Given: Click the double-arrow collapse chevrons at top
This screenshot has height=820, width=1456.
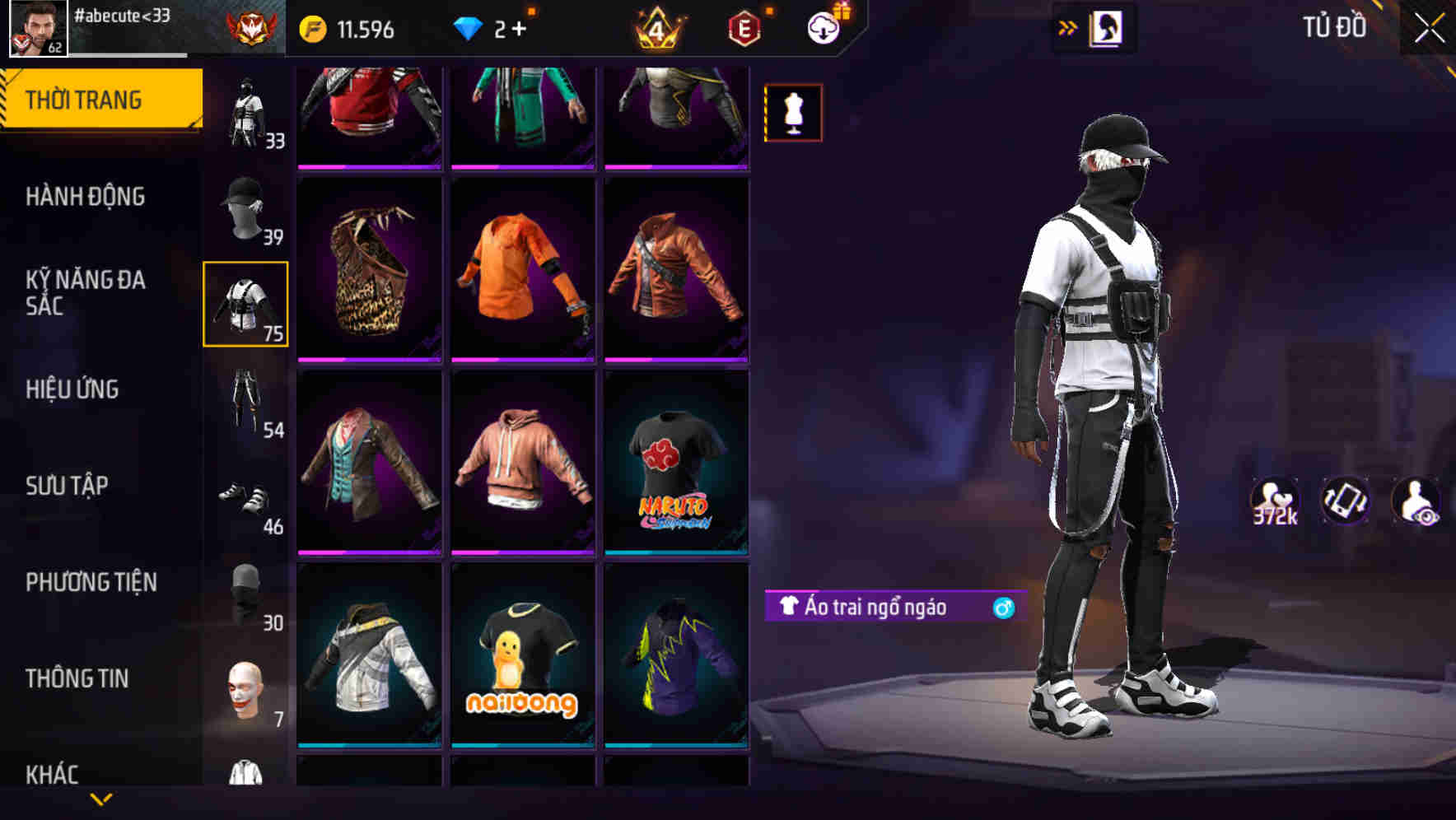Looking at the screenshot, I should click(1067, 27).
